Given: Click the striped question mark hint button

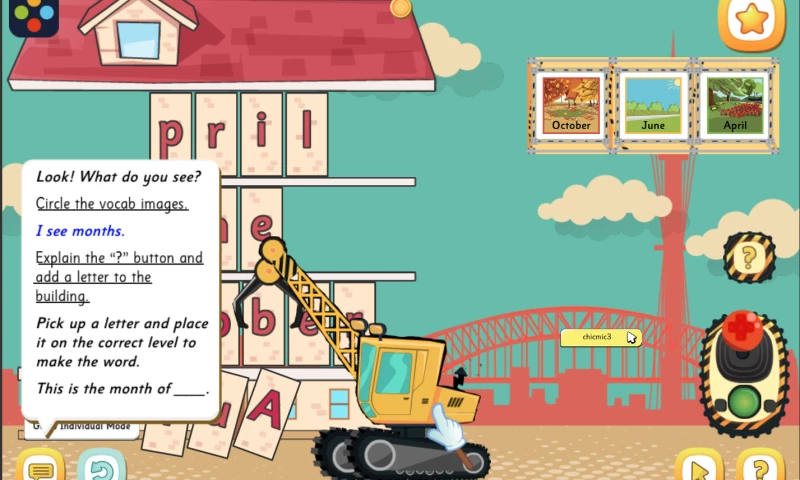Looking at the screenshot, I should (x=747, y=258).
